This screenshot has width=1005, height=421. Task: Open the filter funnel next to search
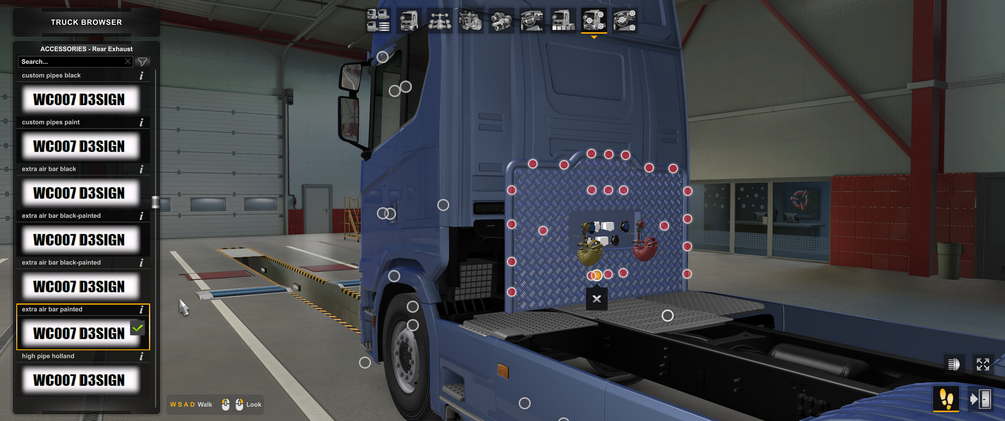[143, 62]
